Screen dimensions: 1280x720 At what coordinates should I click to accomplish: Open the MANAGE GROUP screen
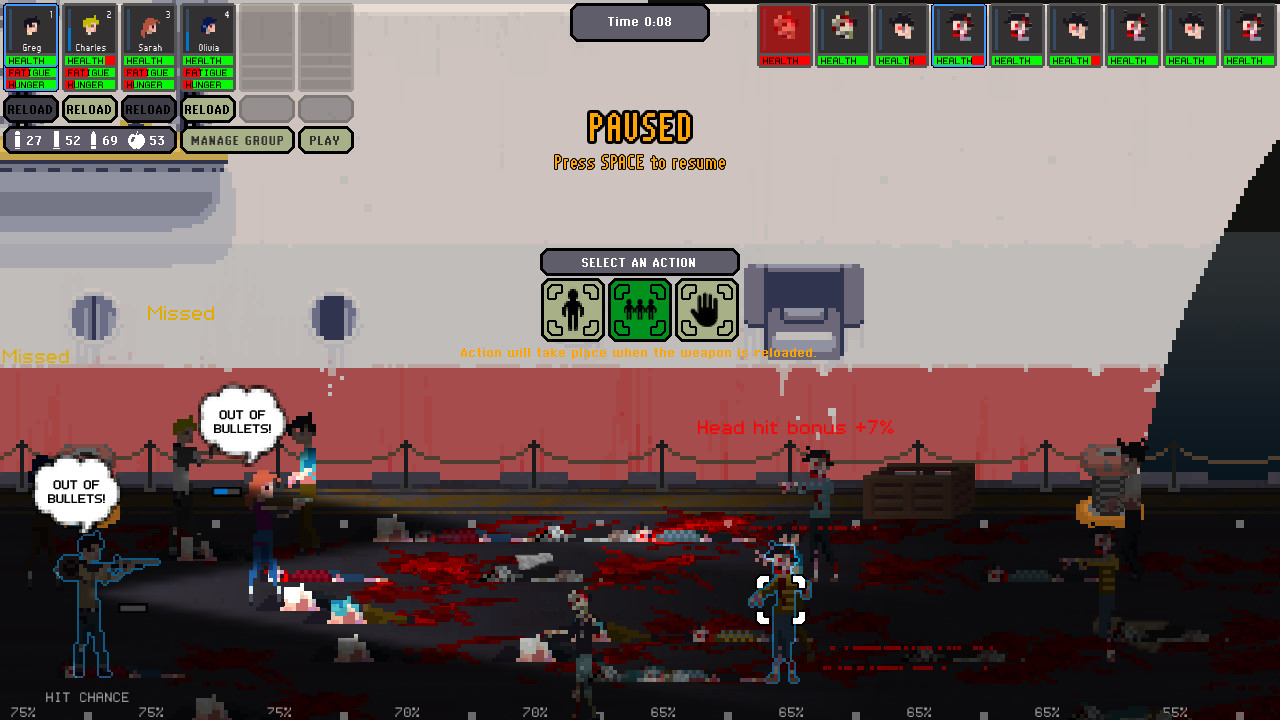(x=237, y=140)
